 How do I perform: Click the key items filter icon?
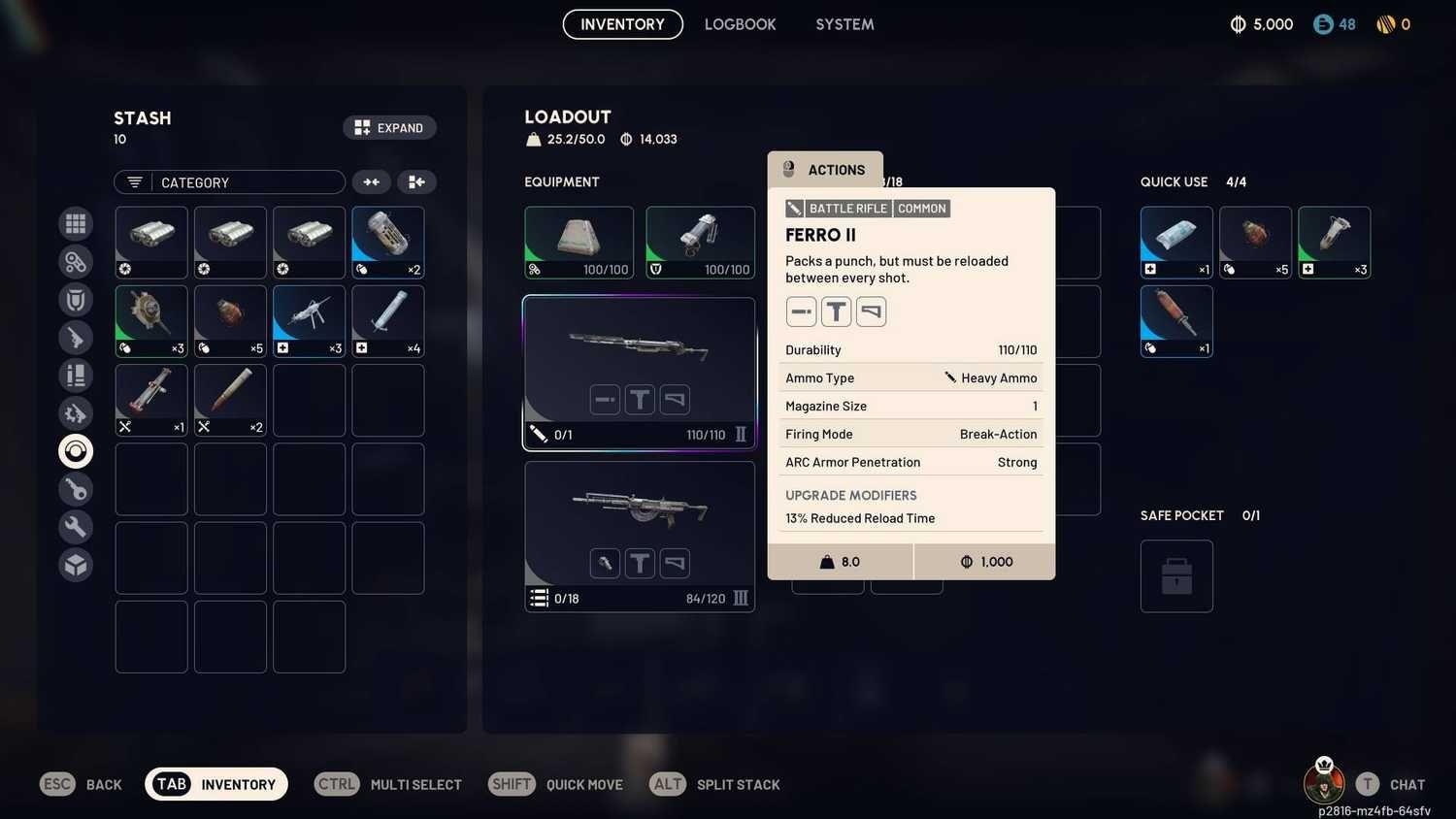point(76,489)
